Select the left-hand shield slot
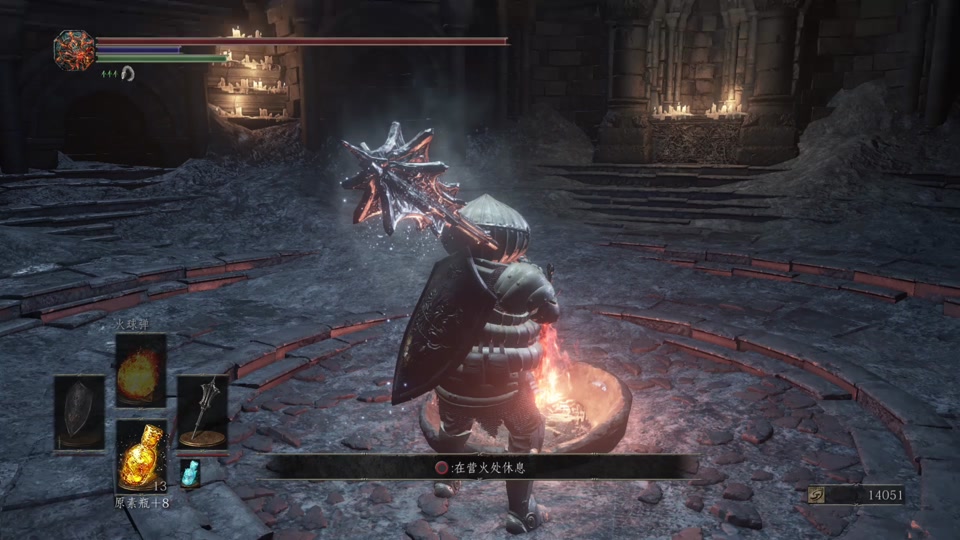Image resolution: width=960 pixels, height=540 pixels. pyautogui.click(x=79, y=411)
